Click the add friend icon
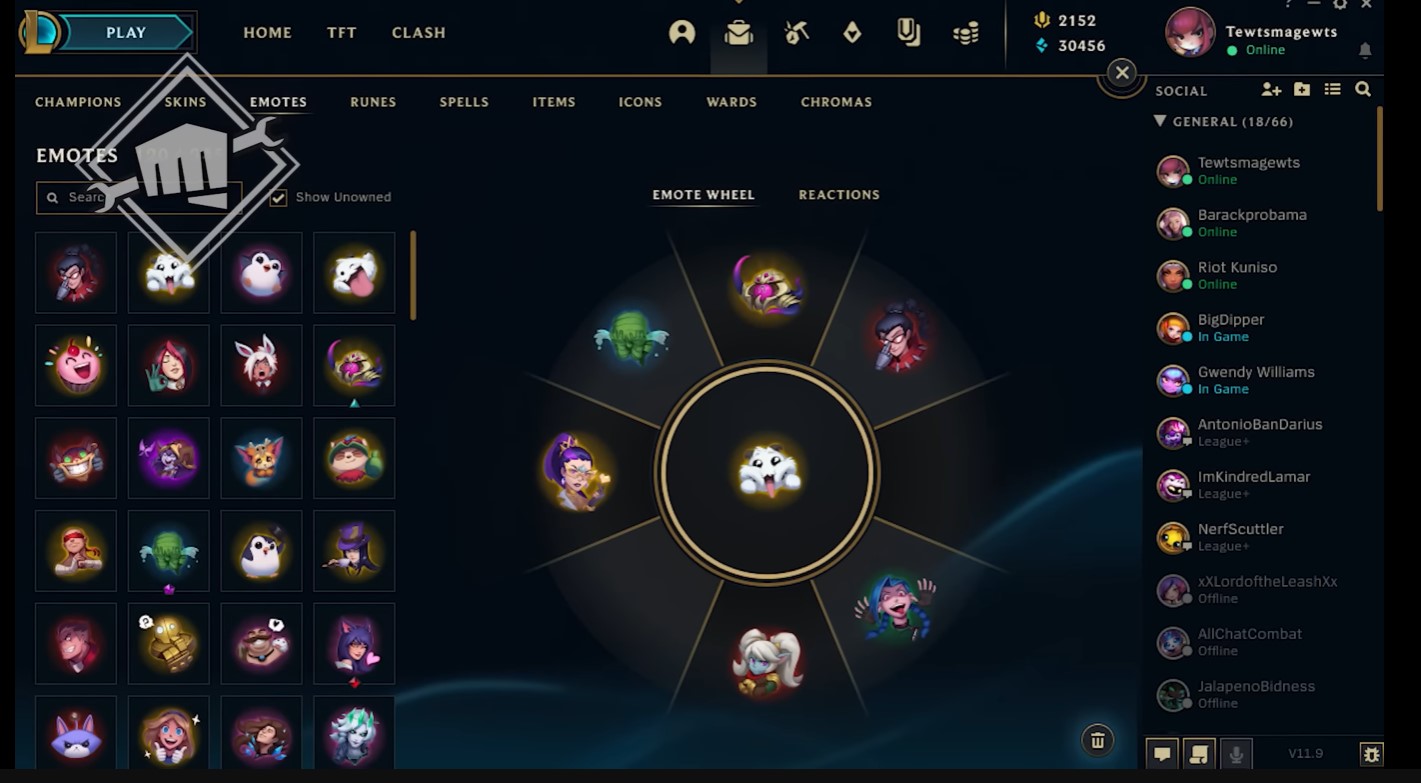 tap(1272, 89)
